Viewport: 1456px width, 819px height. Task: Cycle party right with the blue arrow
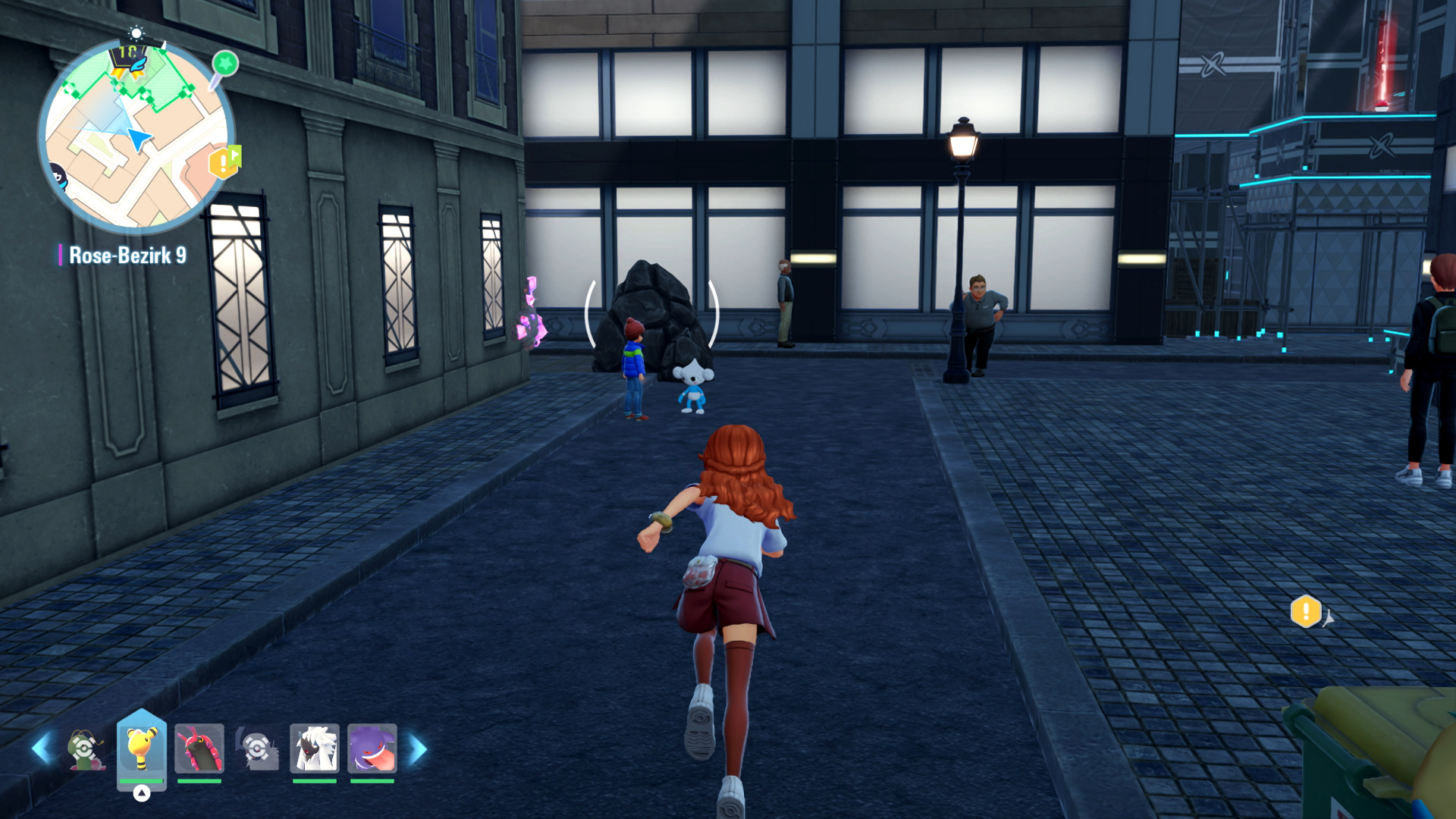pos(418,748)
